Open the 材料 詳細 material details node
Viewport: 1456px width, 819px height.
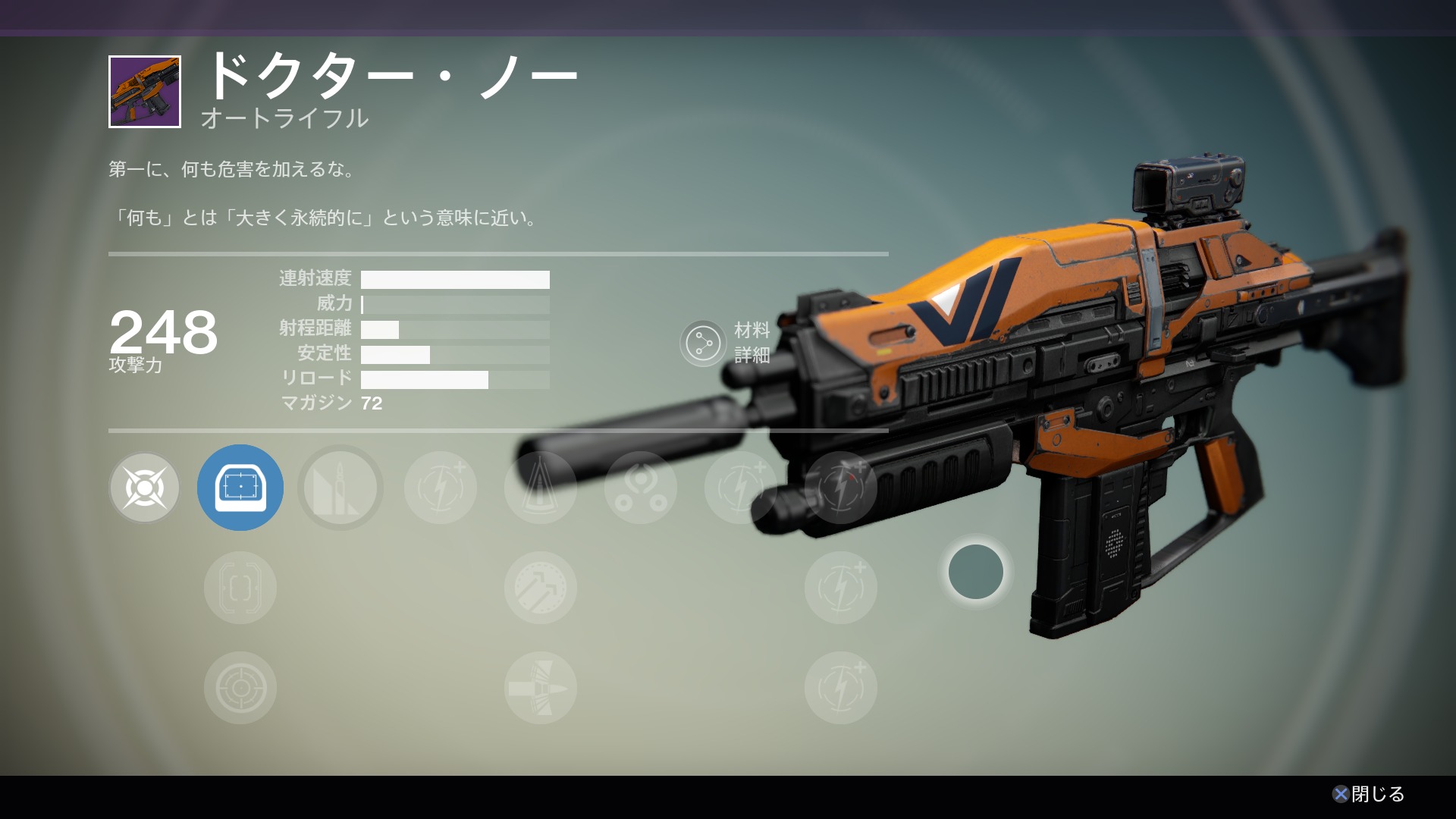(x=704, y=344)
